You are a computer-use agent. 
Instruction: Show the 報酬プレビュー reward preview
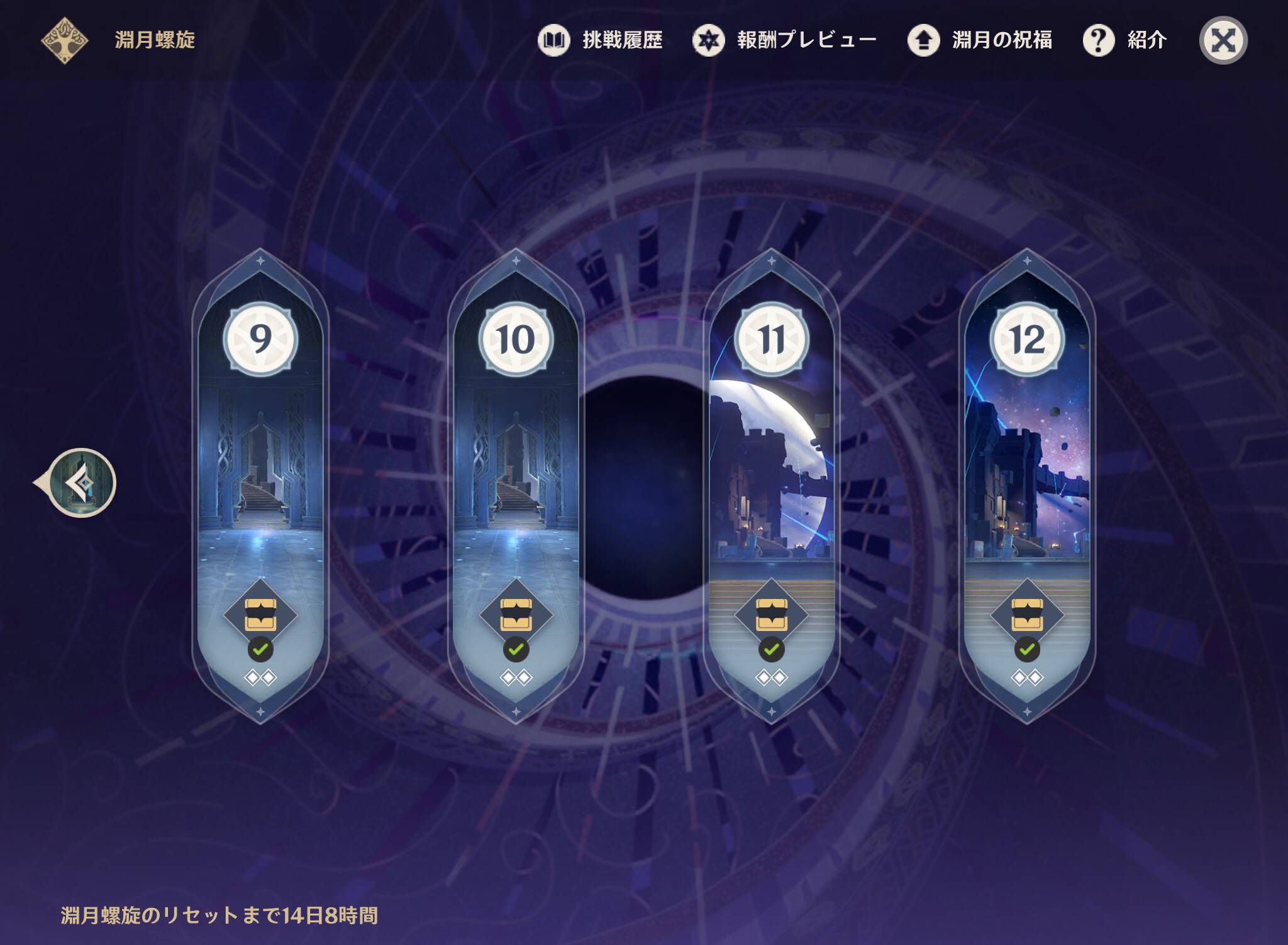point(784,40)
